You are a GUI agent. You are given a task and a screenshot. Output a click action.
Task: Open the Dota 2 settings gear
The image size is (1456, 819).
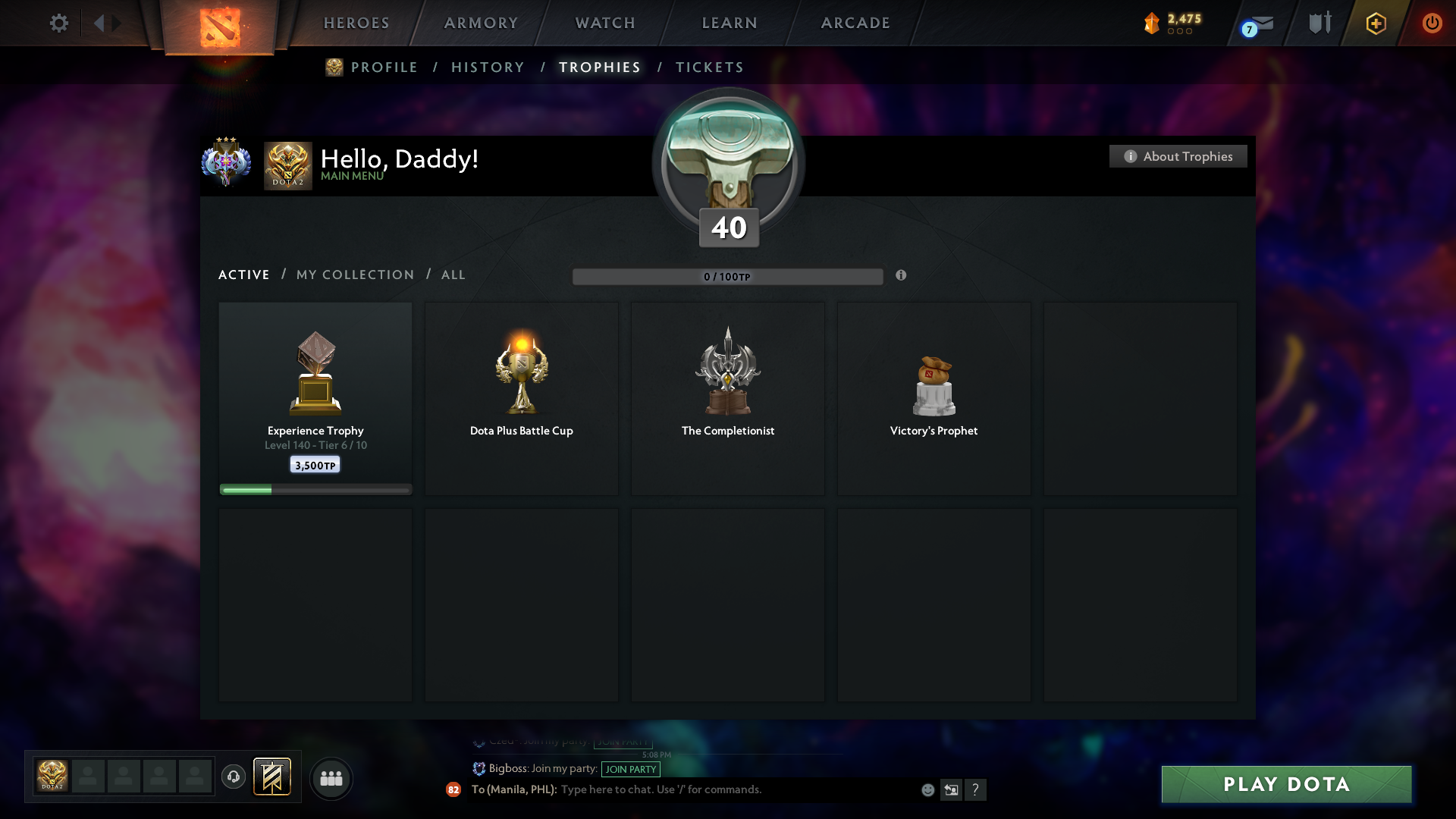pyautogui.click(x=59, y=23)
